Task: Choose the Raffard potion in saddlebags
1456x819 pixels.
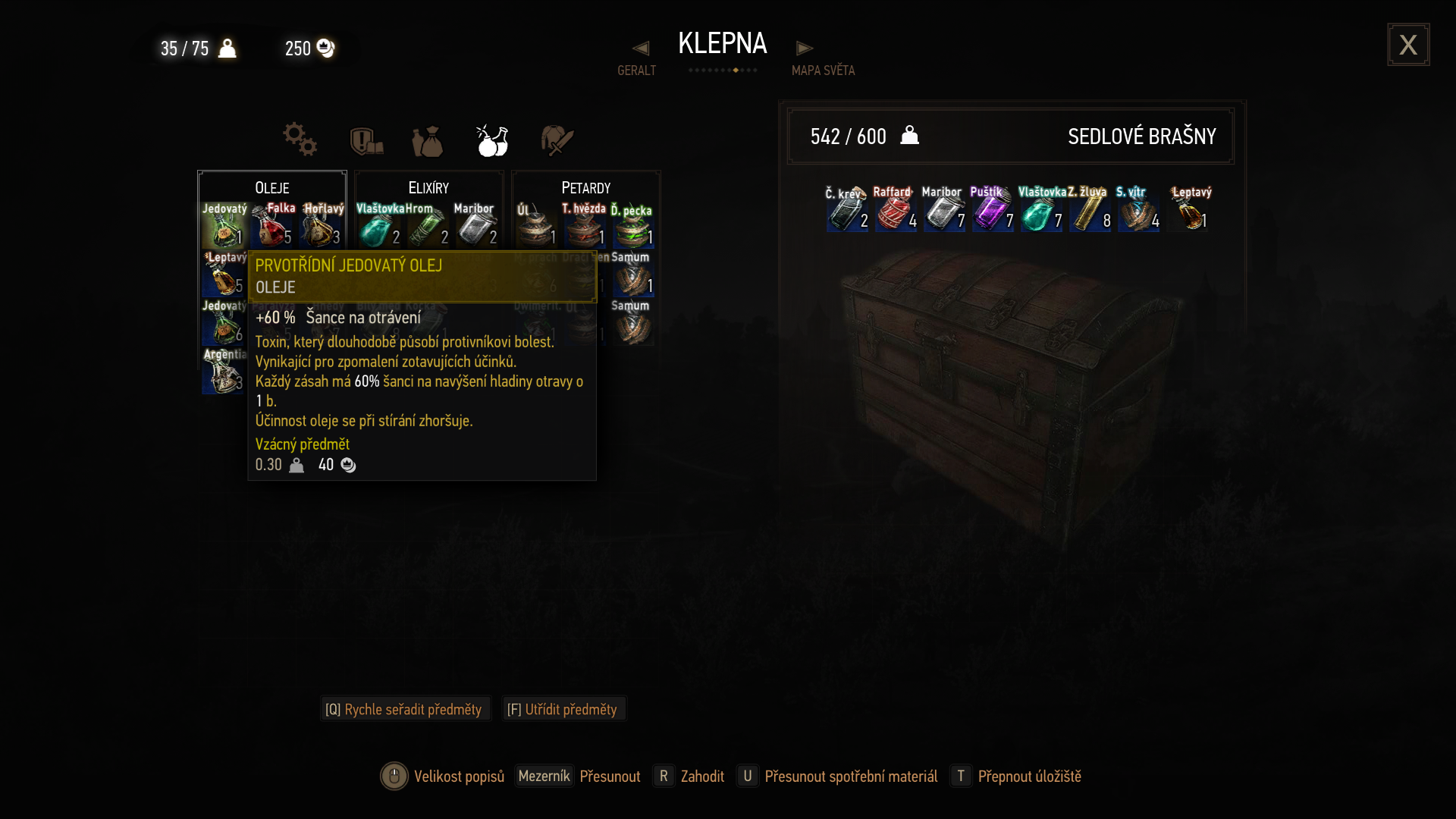Action: coord(896,210)
